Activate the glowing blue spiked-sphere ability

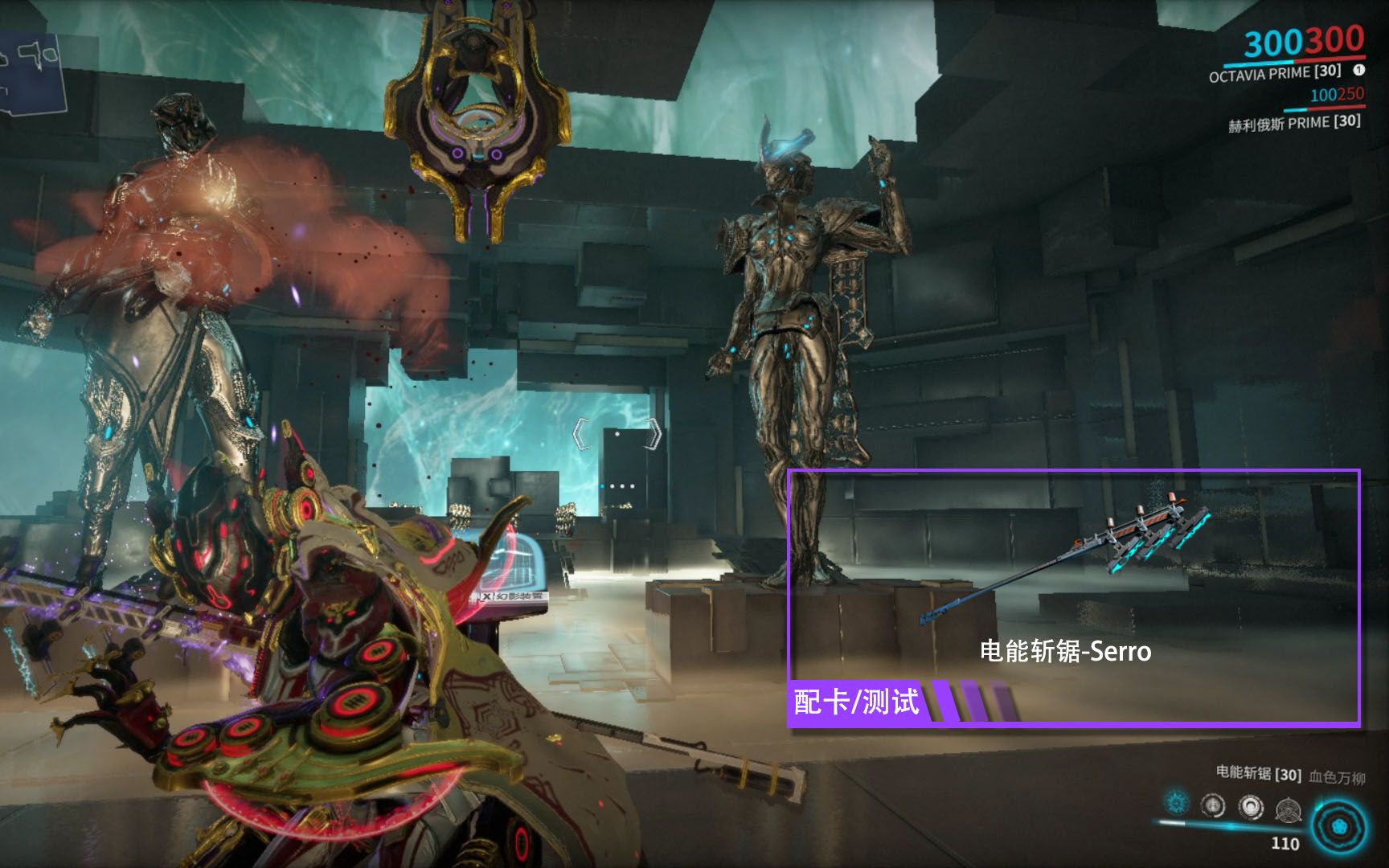pyautogui.click(x=1177, y=802)
